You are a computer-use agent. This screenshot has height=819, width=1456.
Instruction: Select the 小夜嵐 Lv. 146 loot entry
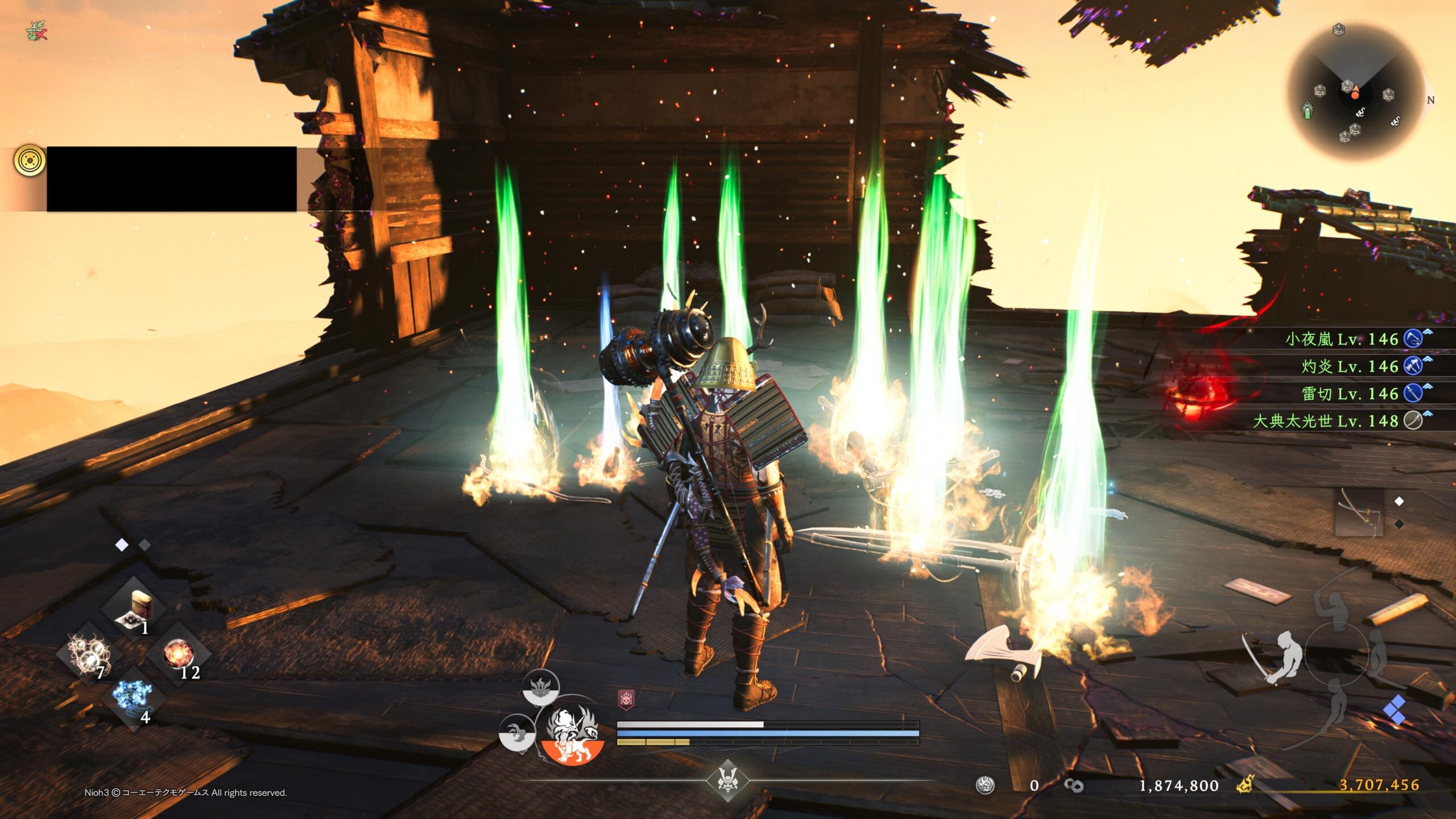(x=1342, y=340)
